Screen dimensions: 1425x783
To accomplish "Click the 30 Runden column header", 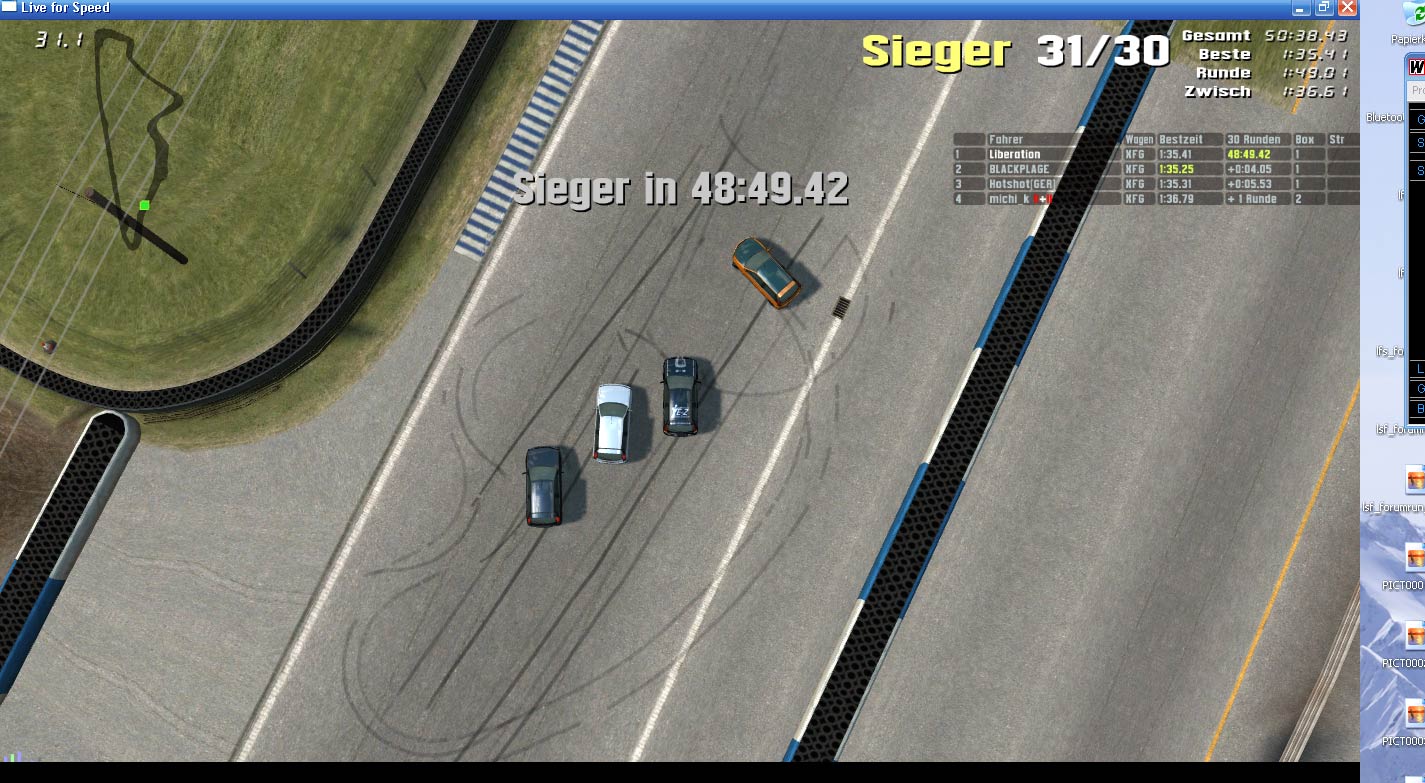I will pyautogui.click(x=1256, y=140).
